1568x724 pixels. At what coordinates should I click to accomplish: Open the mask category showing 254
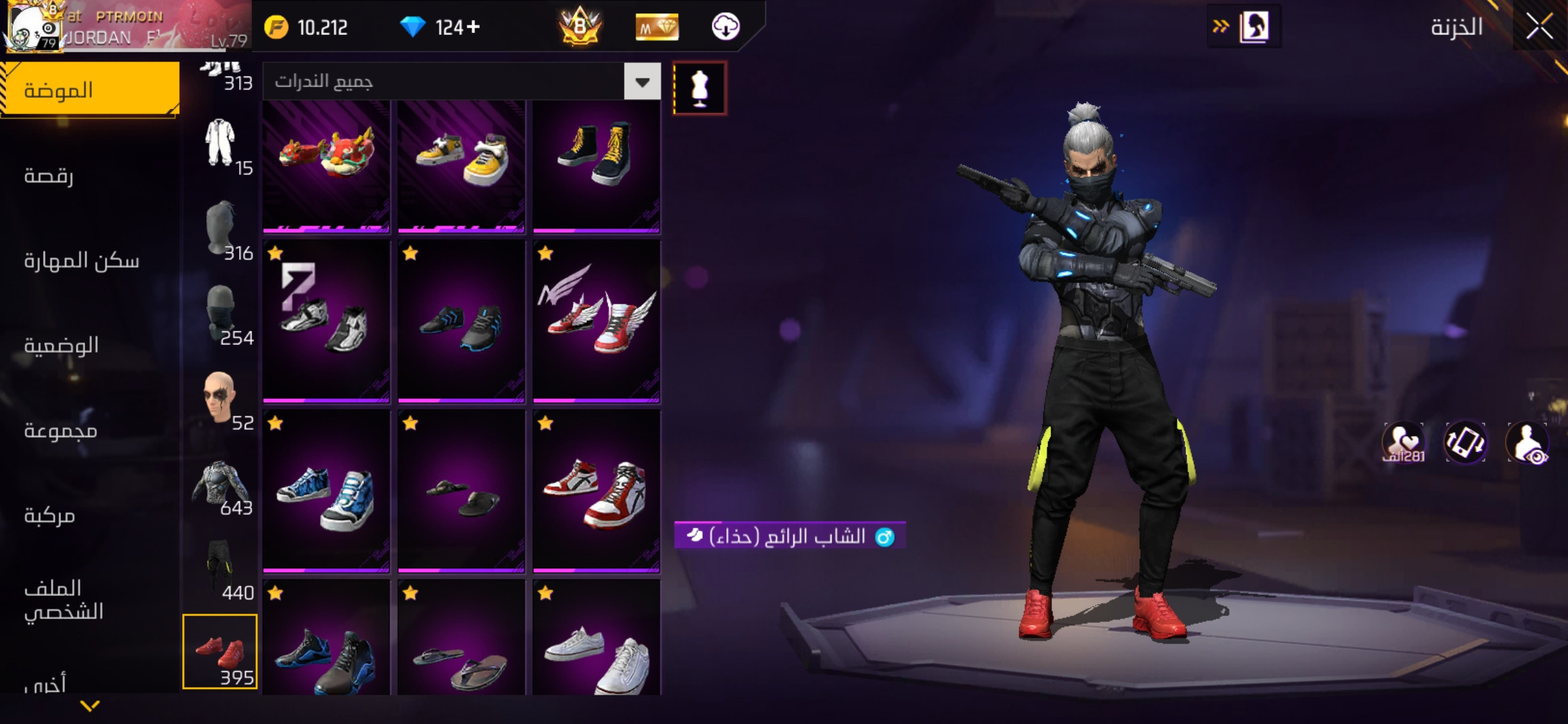(x=221, y=314)
